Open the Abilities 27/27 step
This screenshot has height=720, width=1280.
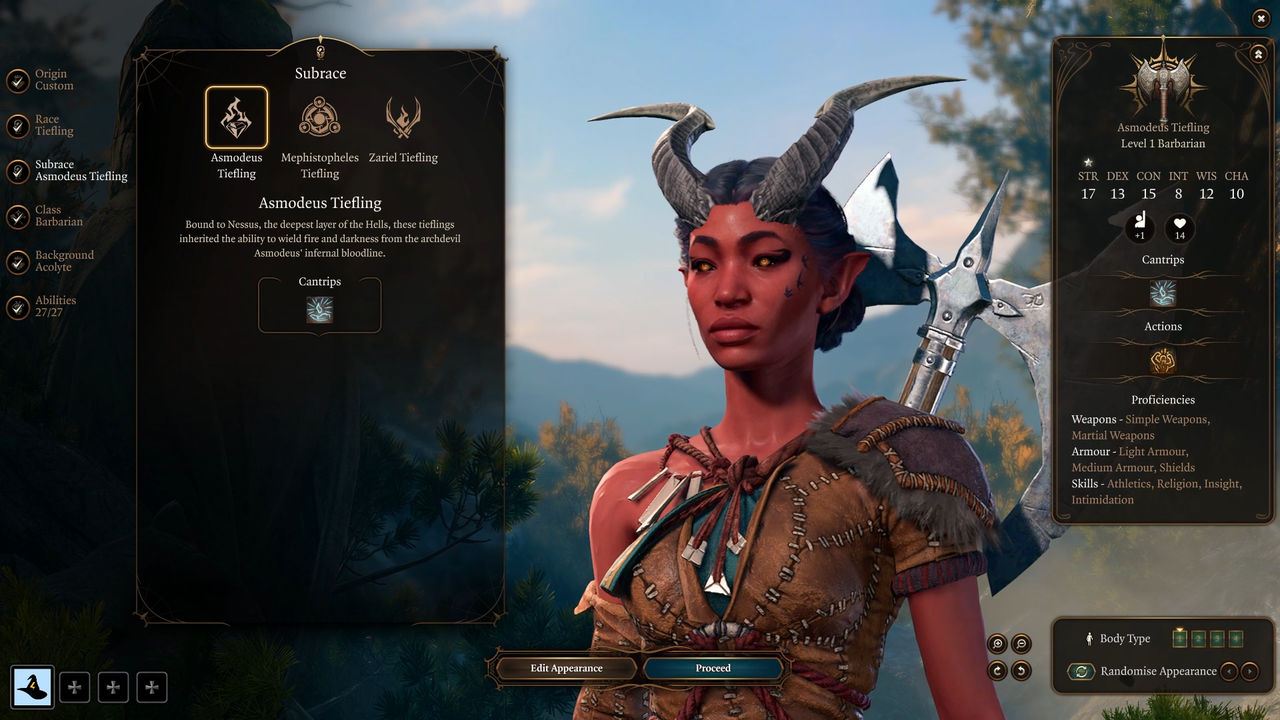[54, 306]
